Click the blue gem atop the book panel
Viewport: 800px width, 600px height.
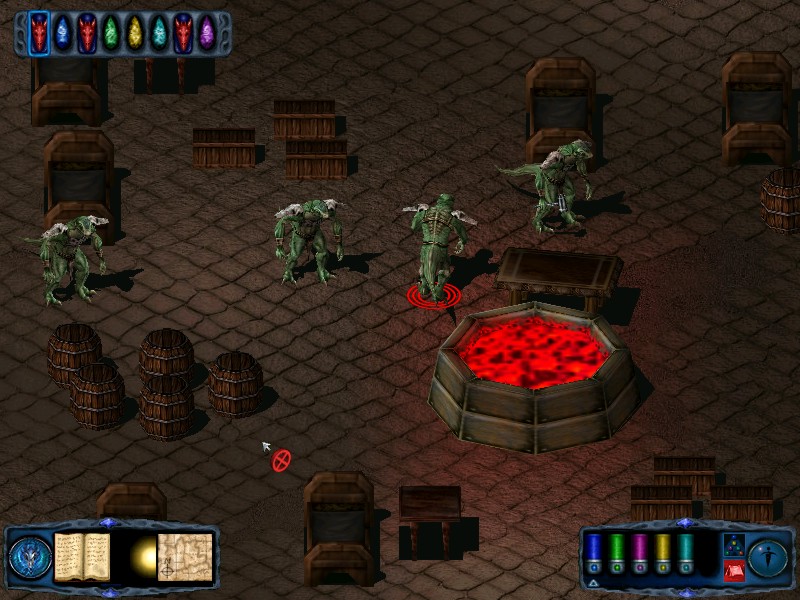pos(109,523)
